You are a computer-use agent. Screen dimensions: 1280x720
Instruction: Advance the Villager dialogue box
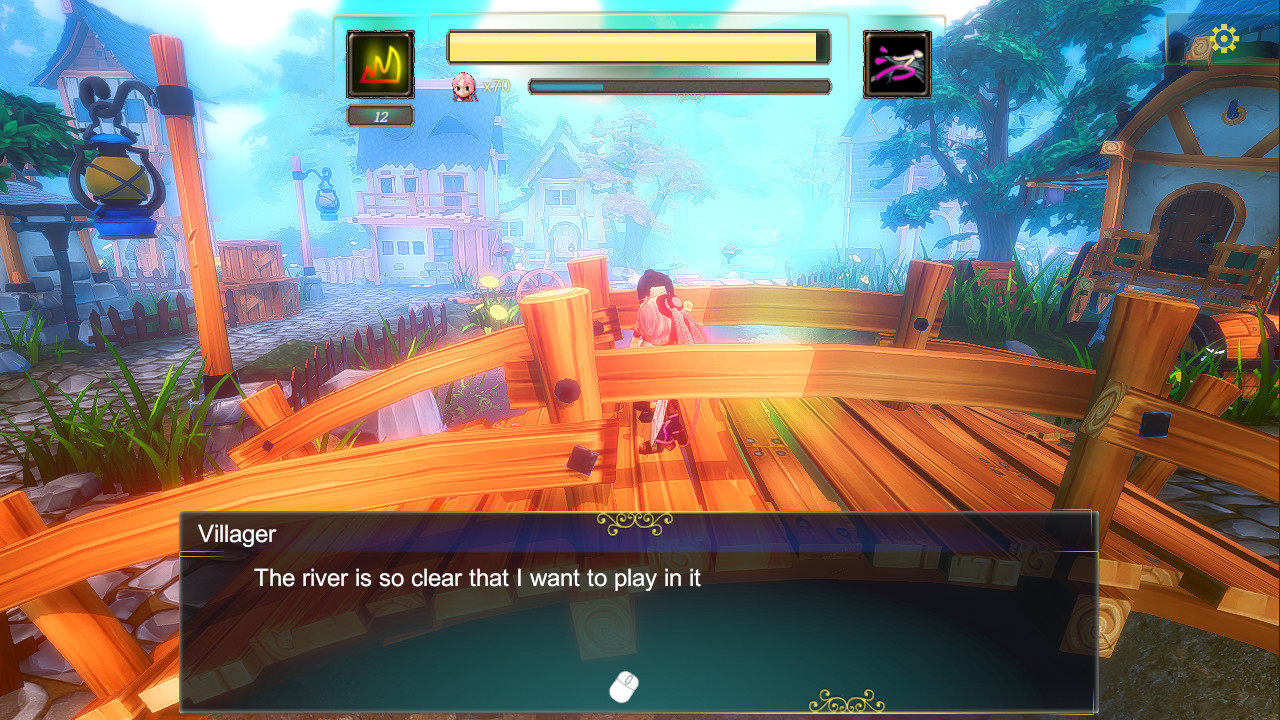[x=624, y=686]
